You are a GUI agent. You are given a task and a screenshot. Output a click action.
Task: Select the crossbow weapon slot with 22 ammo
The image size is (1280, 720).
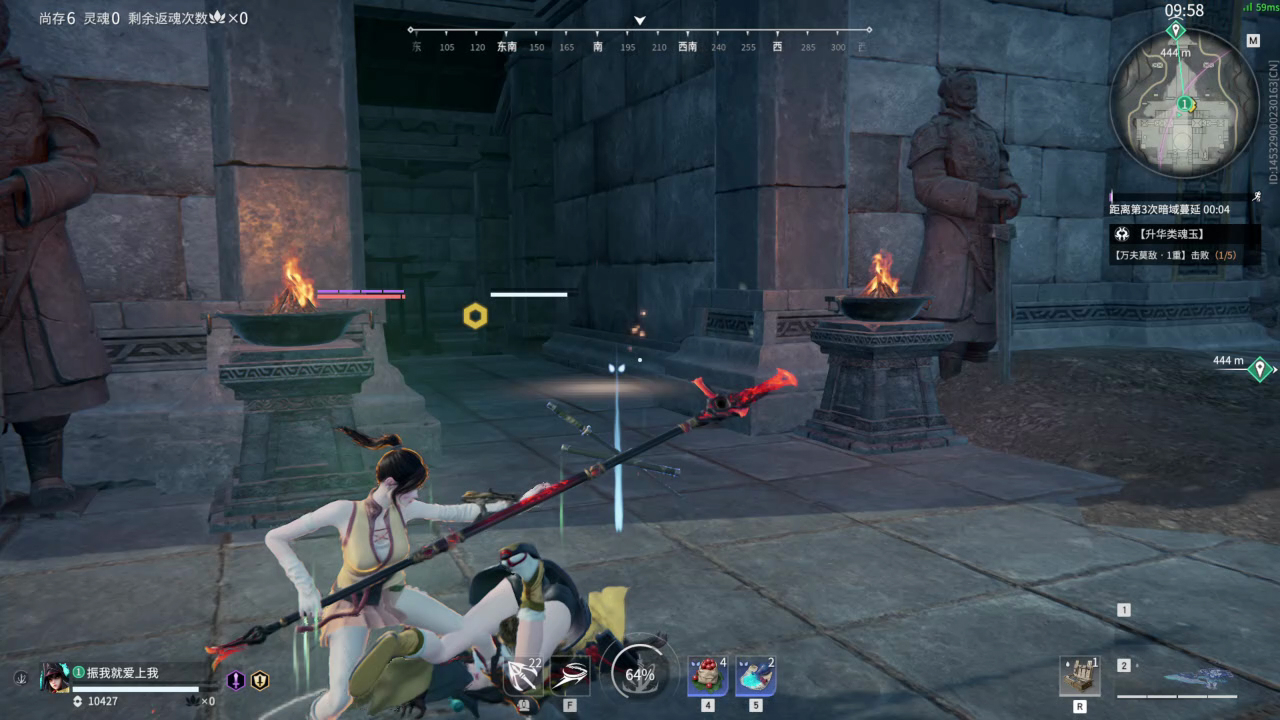pos(525,677)
